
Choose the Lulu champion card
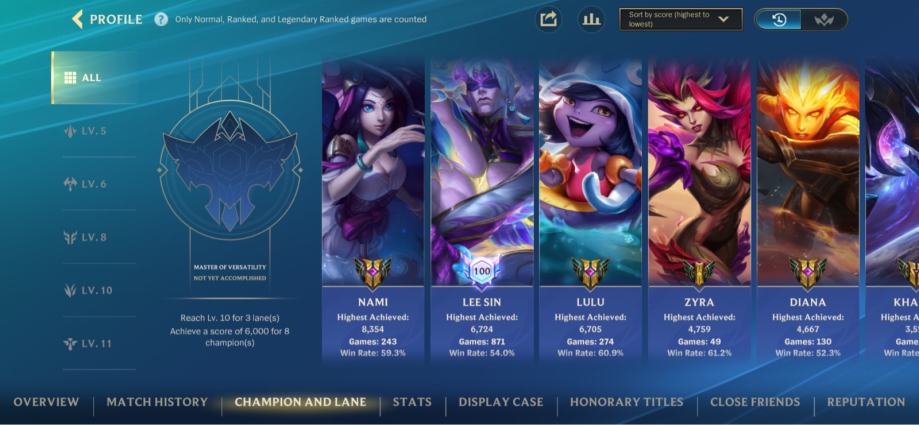(590, 210)
